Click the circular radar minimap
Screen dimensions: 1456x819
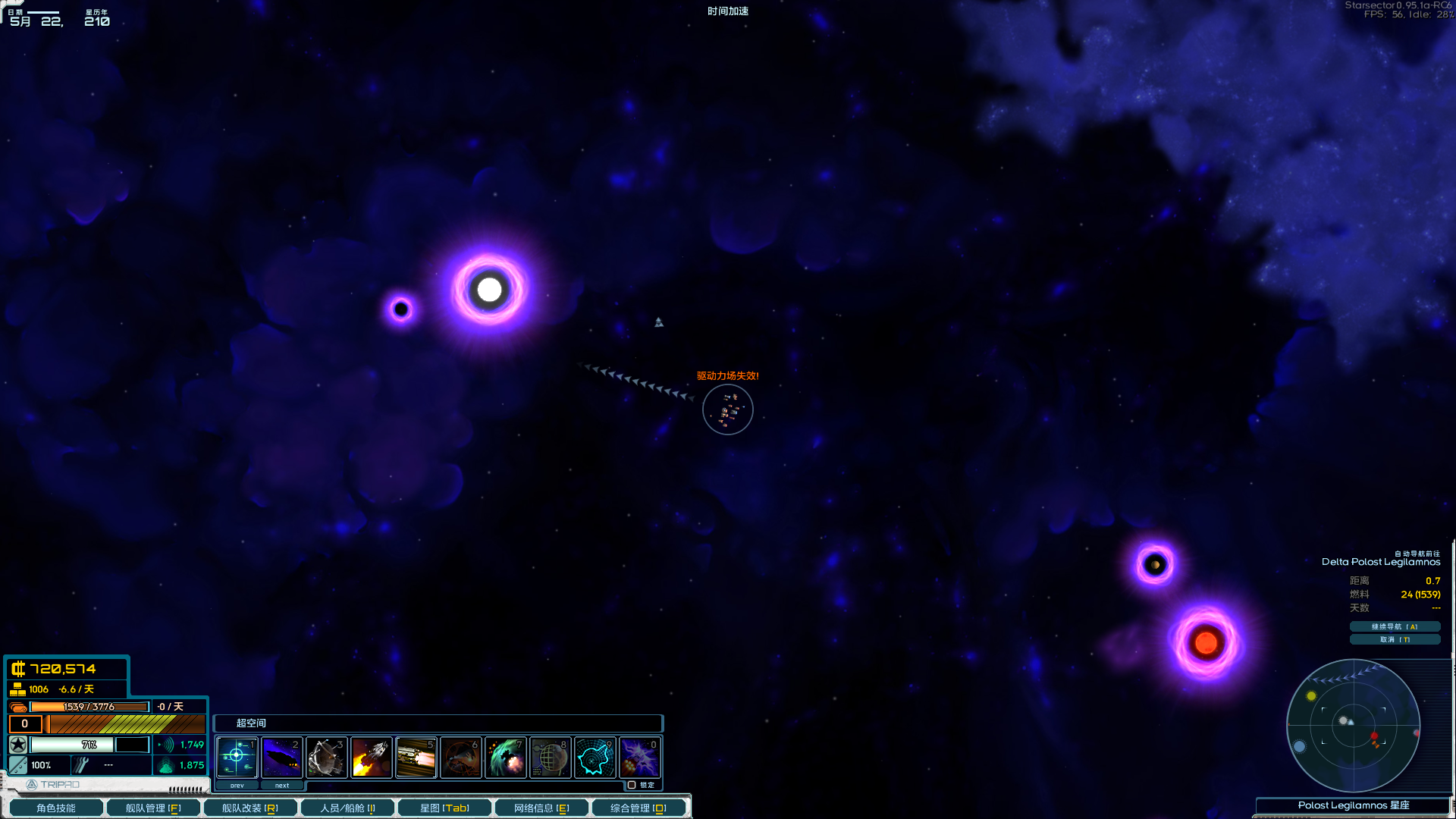click(1353, 726)
